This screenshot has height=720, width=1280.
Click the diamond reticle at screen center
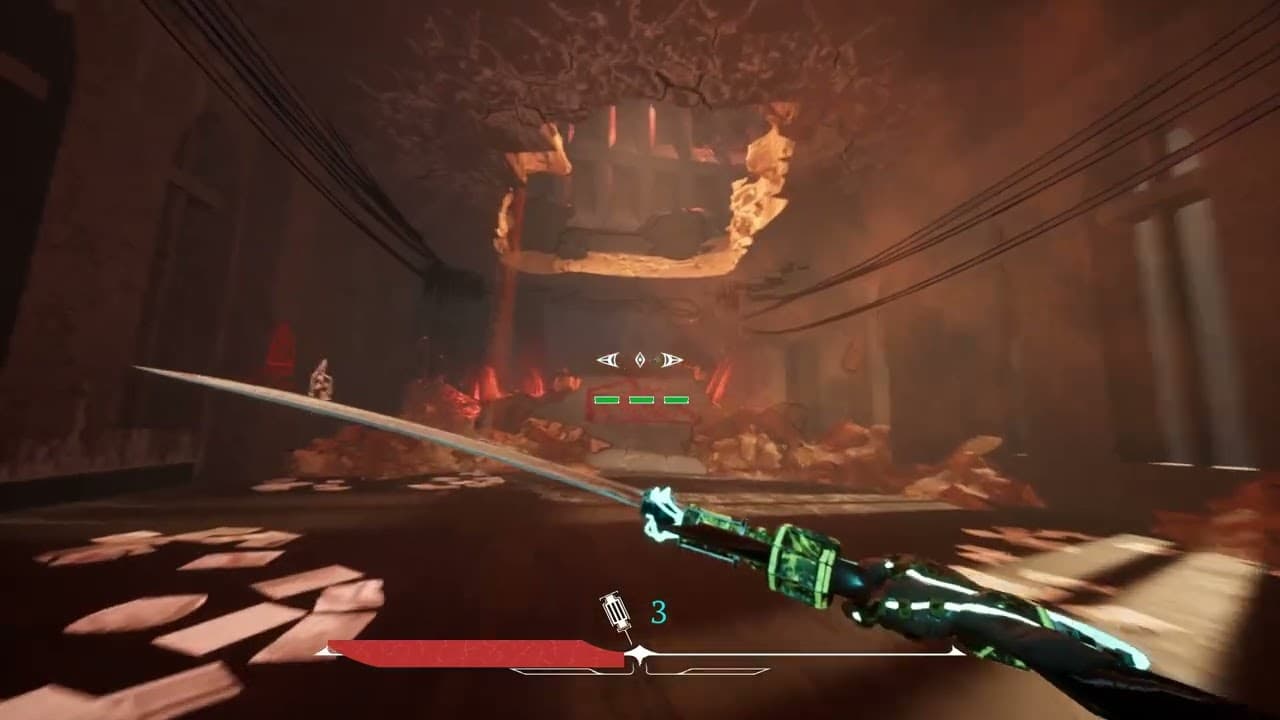[640, 360]
